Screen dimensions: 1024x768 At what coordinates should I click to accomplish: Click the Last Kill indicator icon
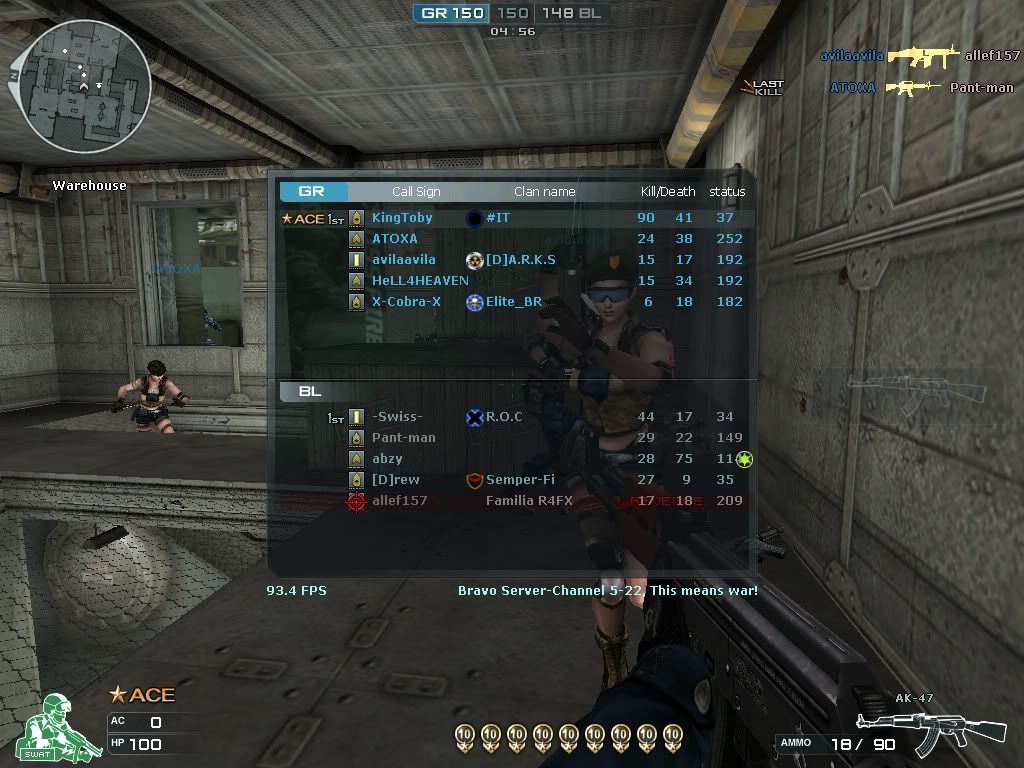point(764,87)
